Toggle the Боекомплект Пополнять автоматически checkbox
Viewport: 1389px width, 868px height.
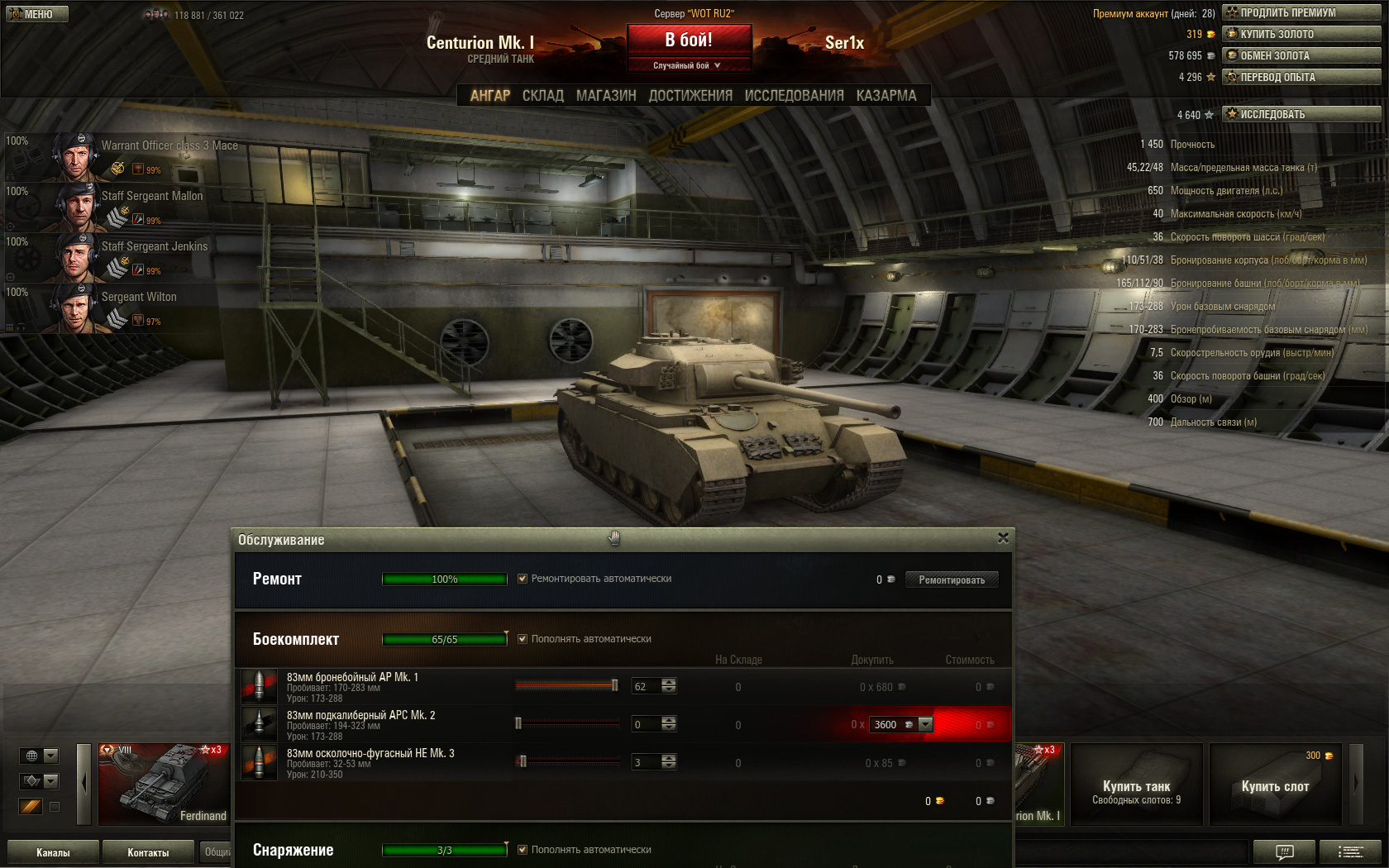point(523,639)
